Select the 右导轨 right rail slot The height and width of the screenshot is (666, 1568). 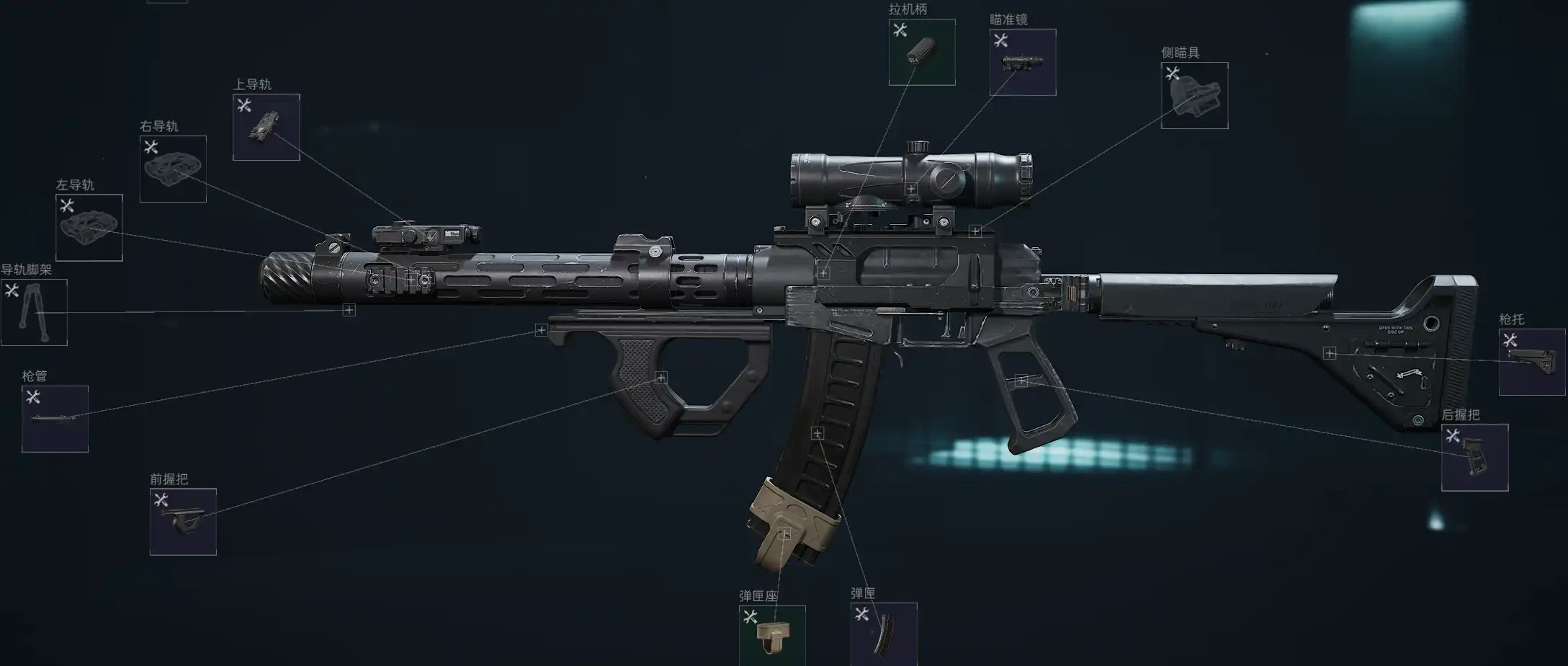(x=173, y=169)
